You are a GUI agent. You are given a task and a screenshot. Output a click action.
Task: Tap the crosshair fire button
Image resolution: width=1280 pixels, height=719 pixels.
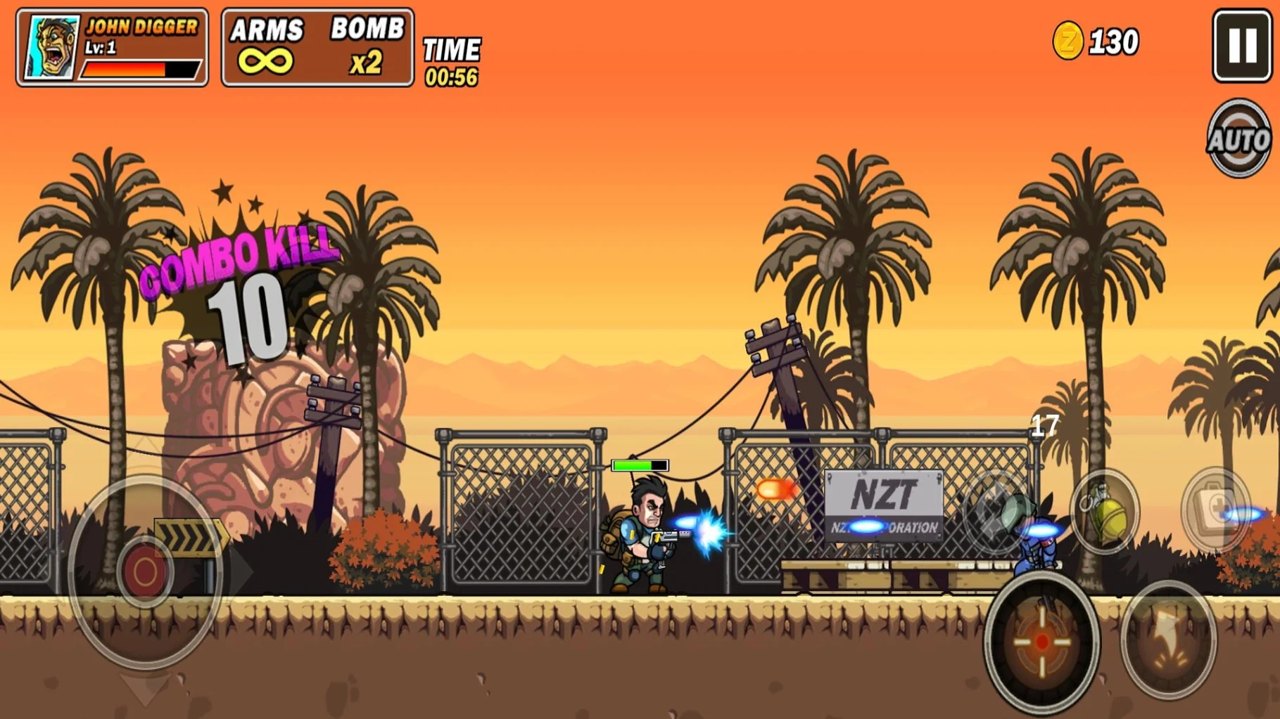(1042, 642)
